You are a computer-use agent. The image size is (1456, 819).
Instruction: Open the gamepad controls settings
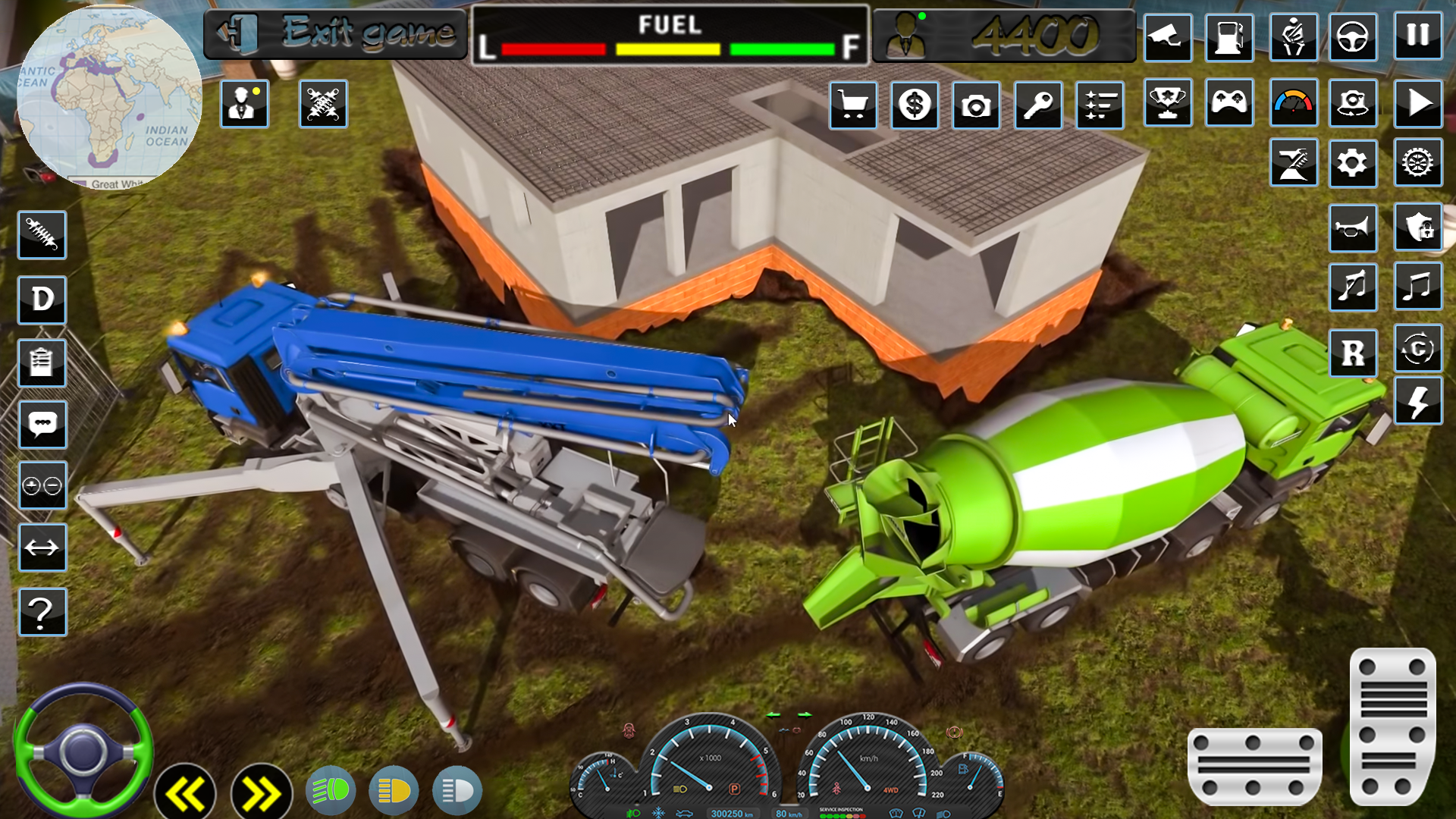(x=1229, y=105)
